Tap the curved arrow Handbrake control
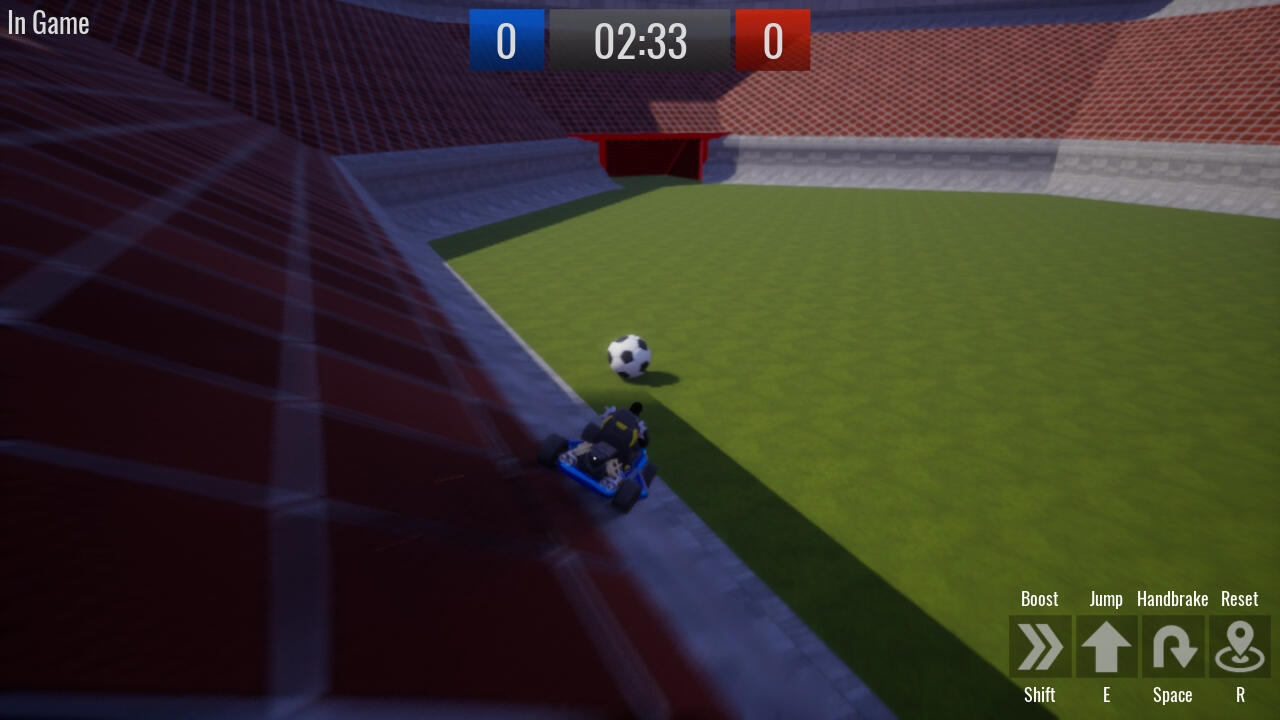The width and height of the screenshot is (1280, 720). pyautogui.click(x=1173, y=647)
